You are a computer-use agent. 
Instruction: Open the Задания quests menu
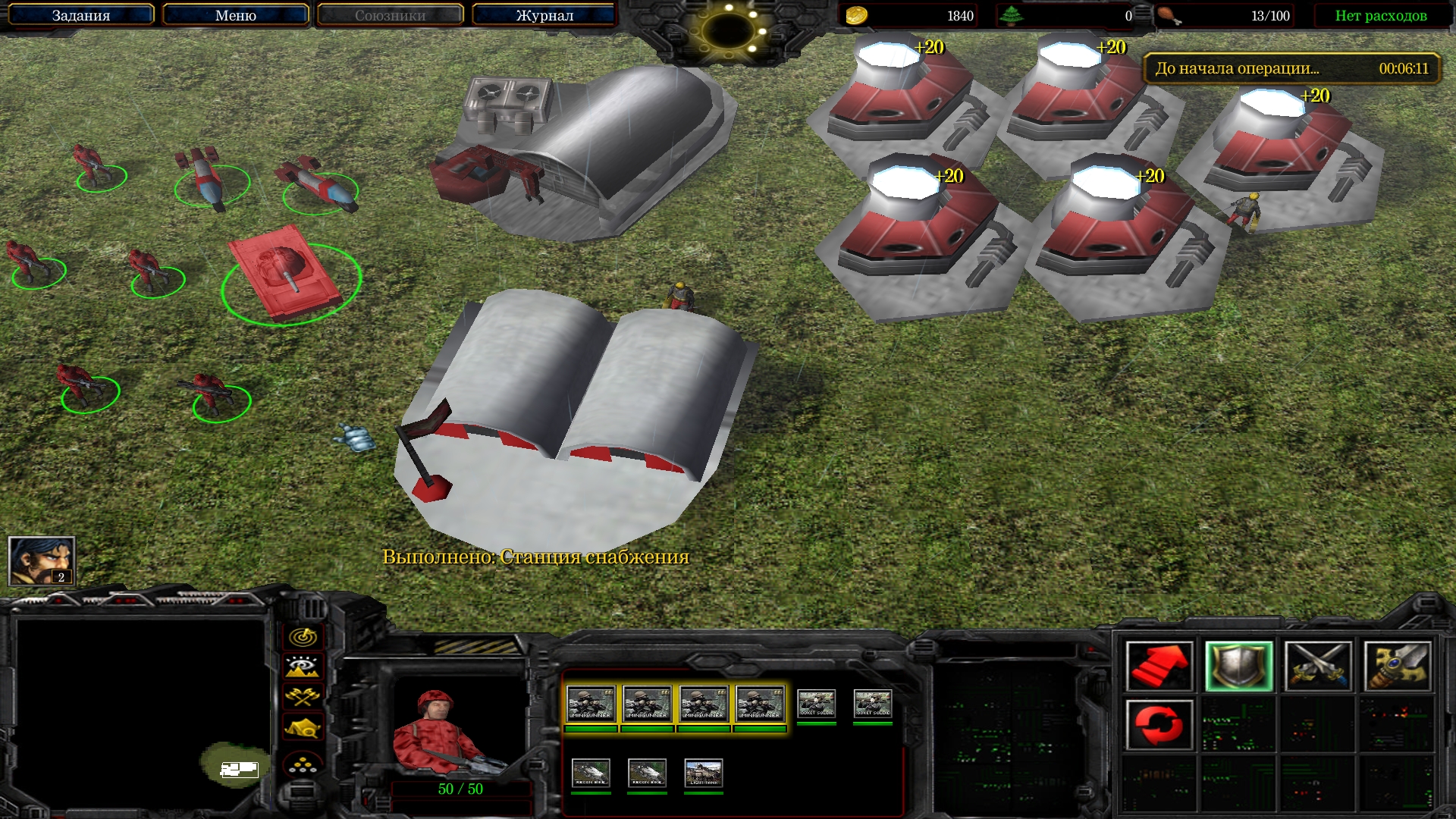[81, 15]
